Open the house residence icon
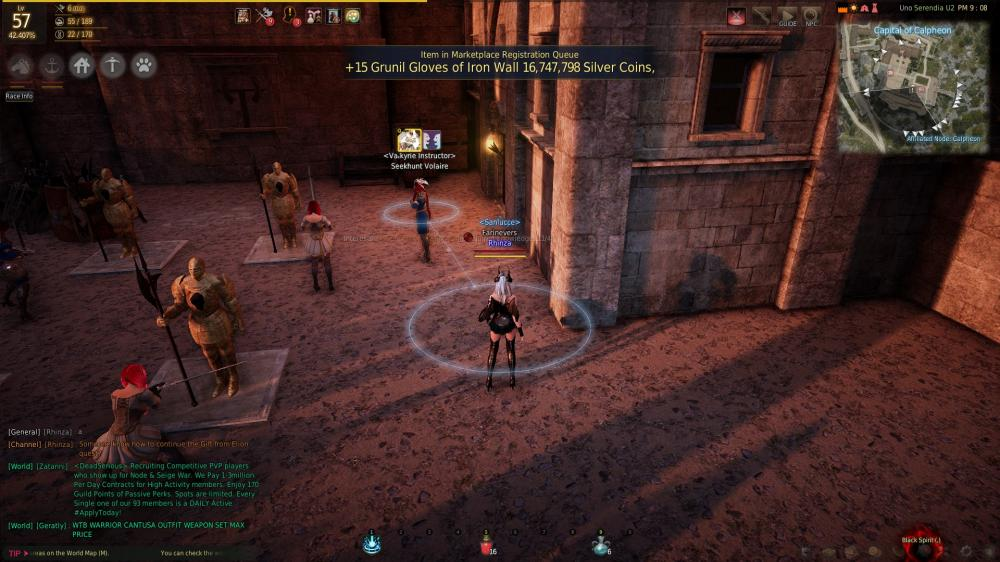This screenshot has height=562, width=1000. pyautogui.click(x=82, y=66)
